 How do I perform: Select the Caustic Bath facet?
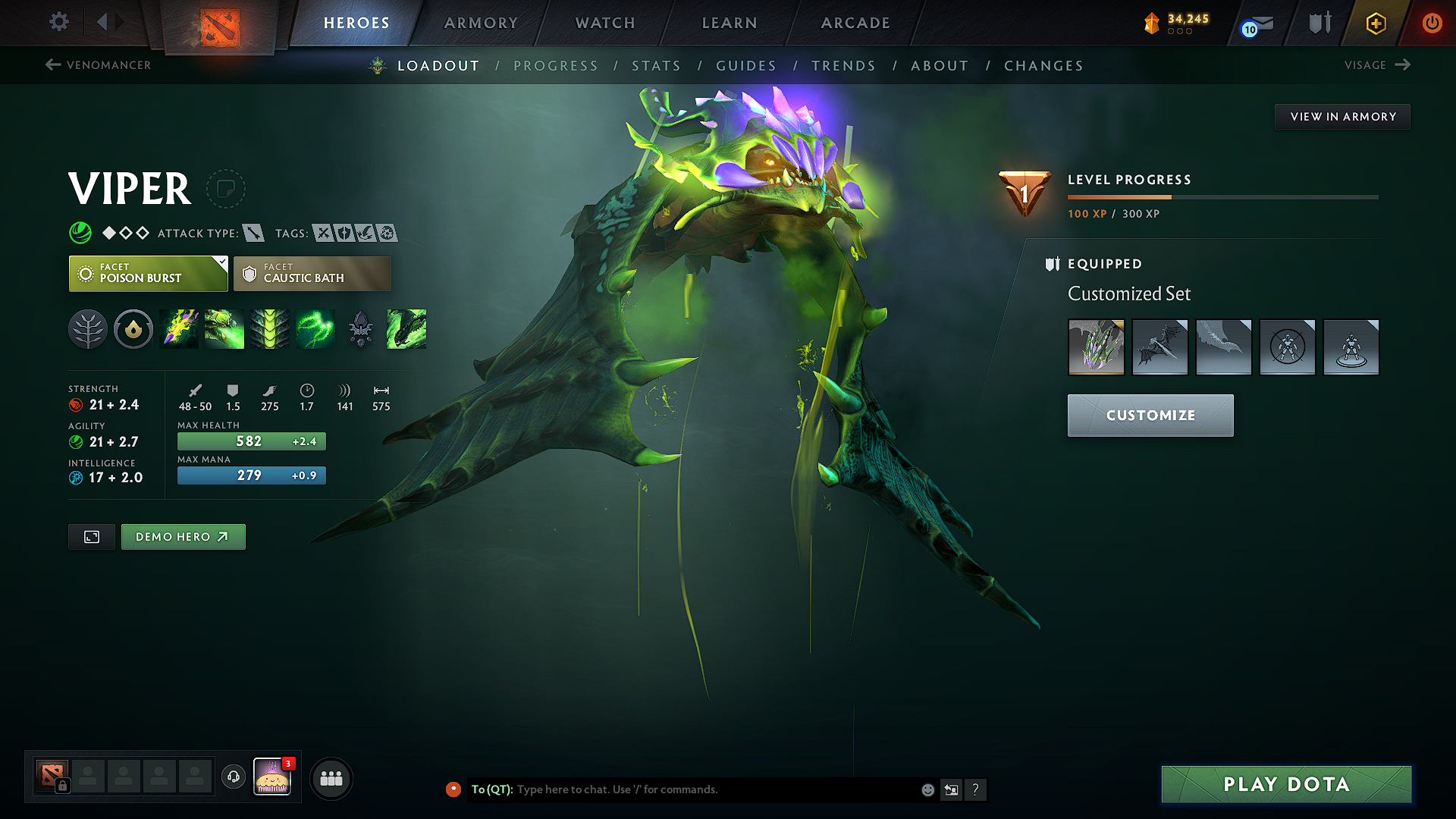click(312, 273)
